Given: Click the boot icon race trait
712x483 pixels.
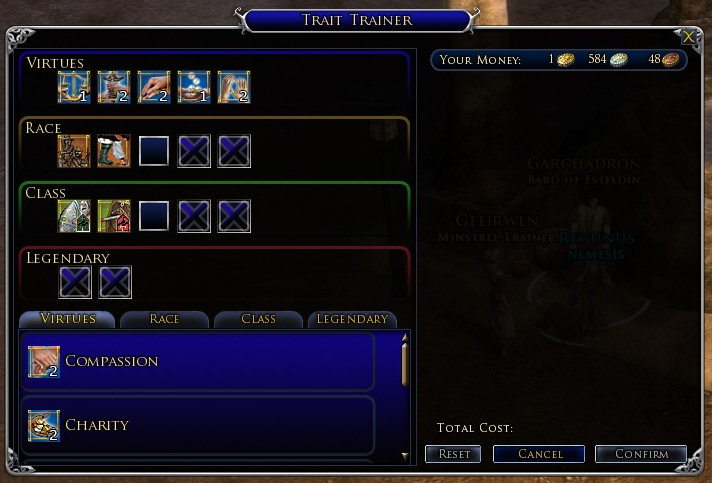Looking at the screenshot, I should (114, 151).
